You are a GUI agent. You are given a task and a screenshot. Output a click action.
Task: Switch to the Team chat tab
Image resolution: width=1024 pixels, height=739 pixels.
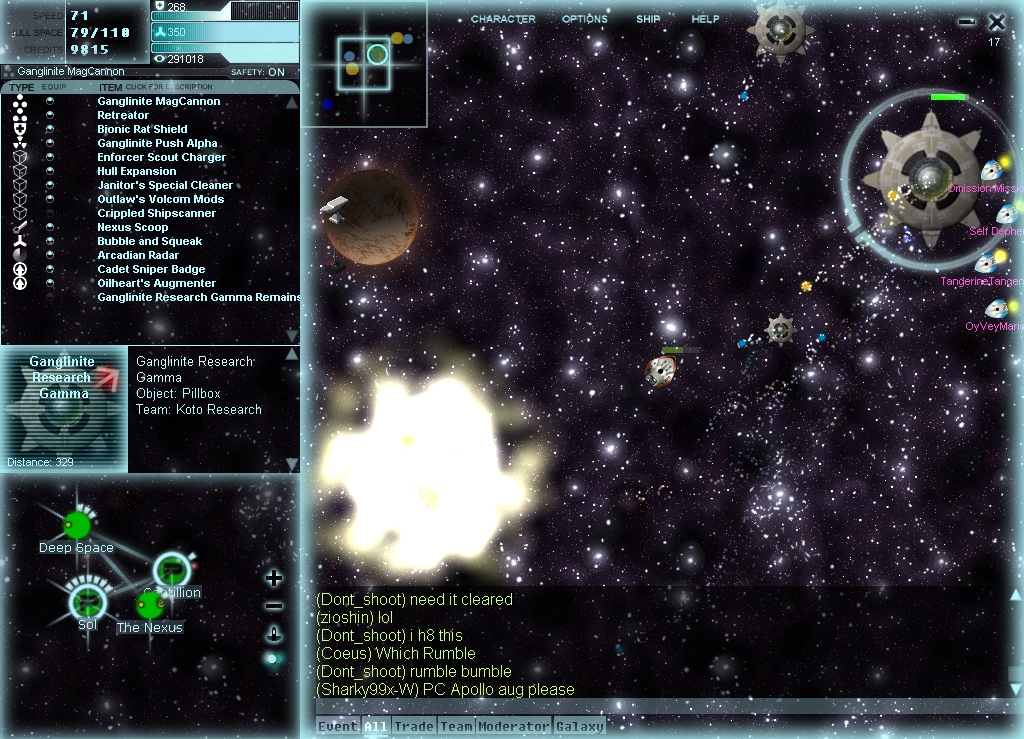[456, 727]
